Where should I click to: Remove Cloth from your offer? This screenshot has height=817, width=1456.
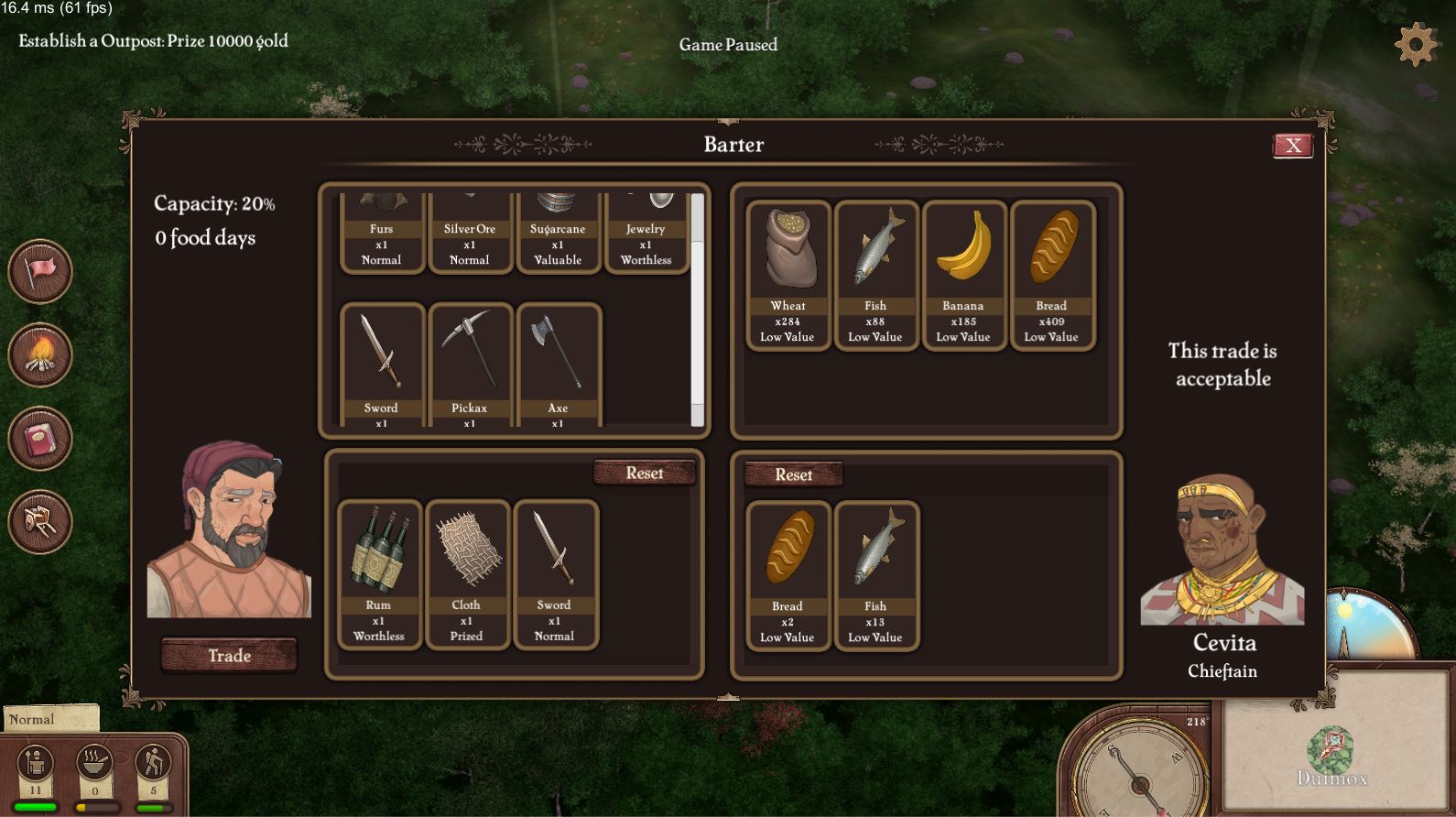tap(466, 574)
